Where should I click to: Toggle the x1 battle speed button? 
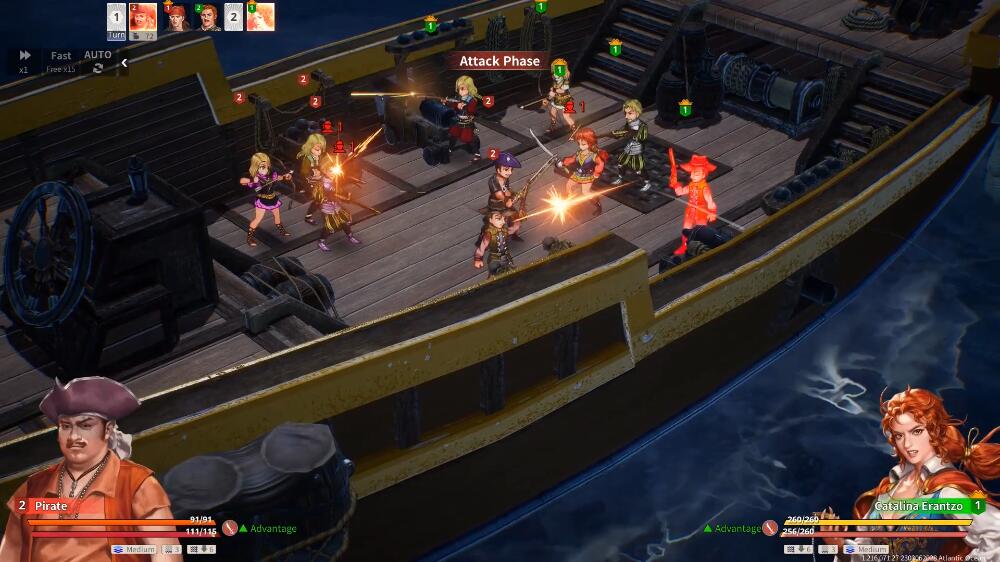pos(24,59)
